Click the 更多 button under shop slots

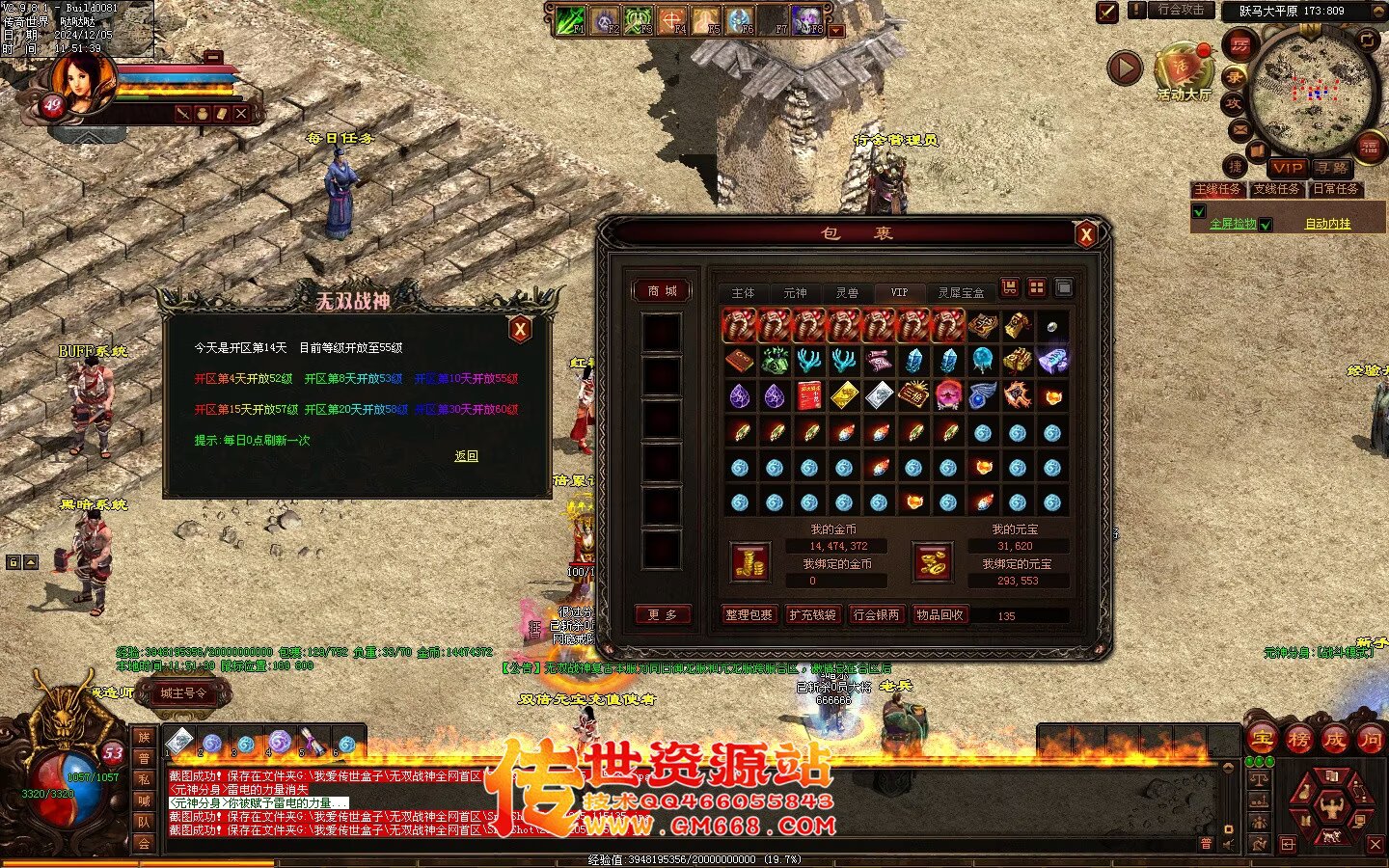pos(662,614)
